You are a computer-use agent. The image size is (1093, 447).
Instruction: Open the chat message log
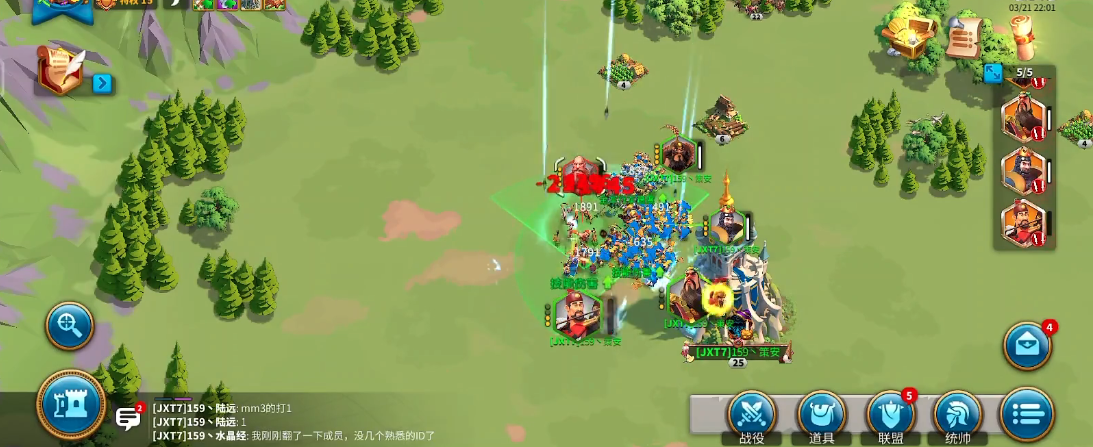pyautogui.click(x=300, y=421)
